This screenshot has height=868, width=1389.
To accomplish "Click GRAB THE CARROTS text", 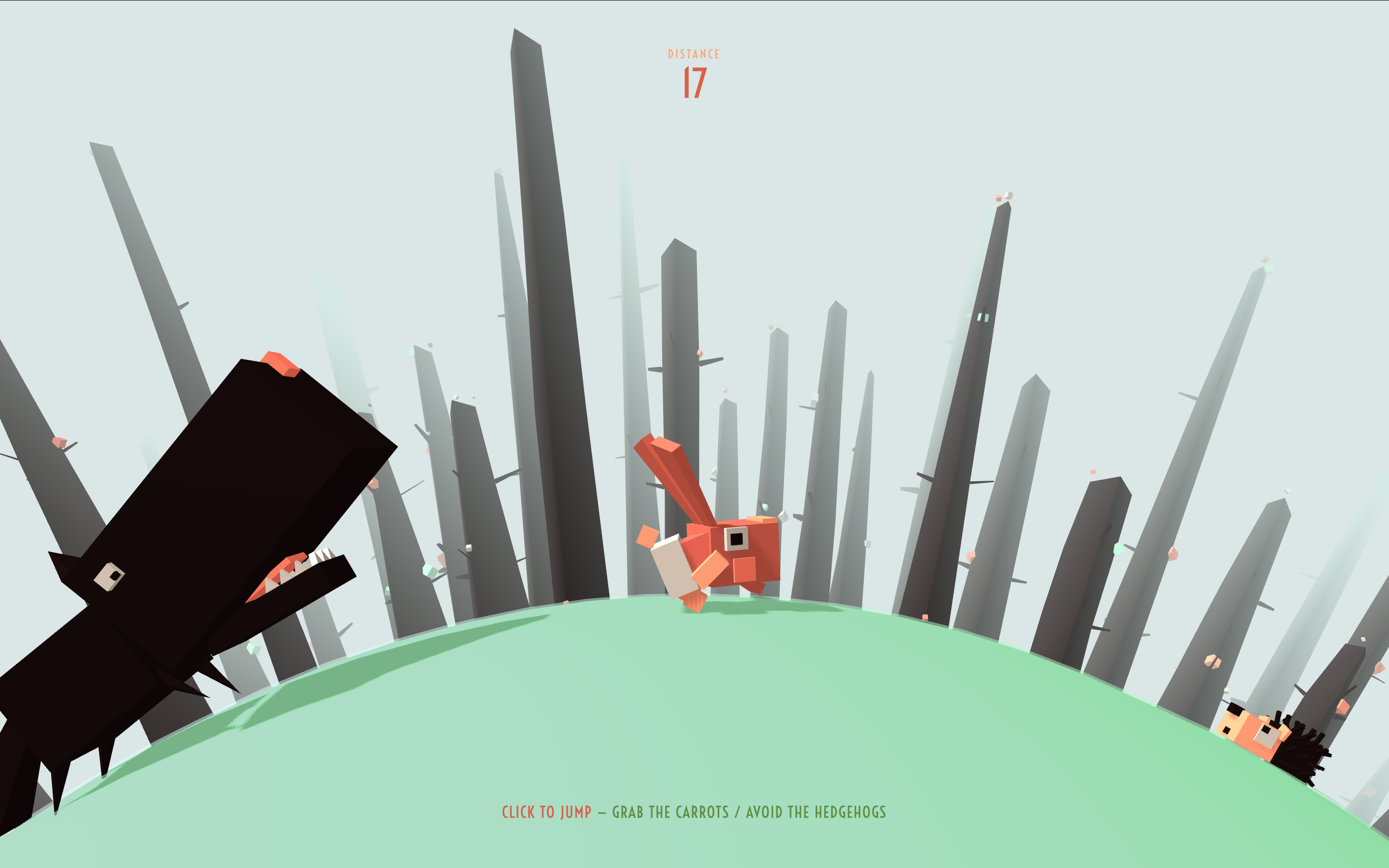I will click(x=670, y=812).
